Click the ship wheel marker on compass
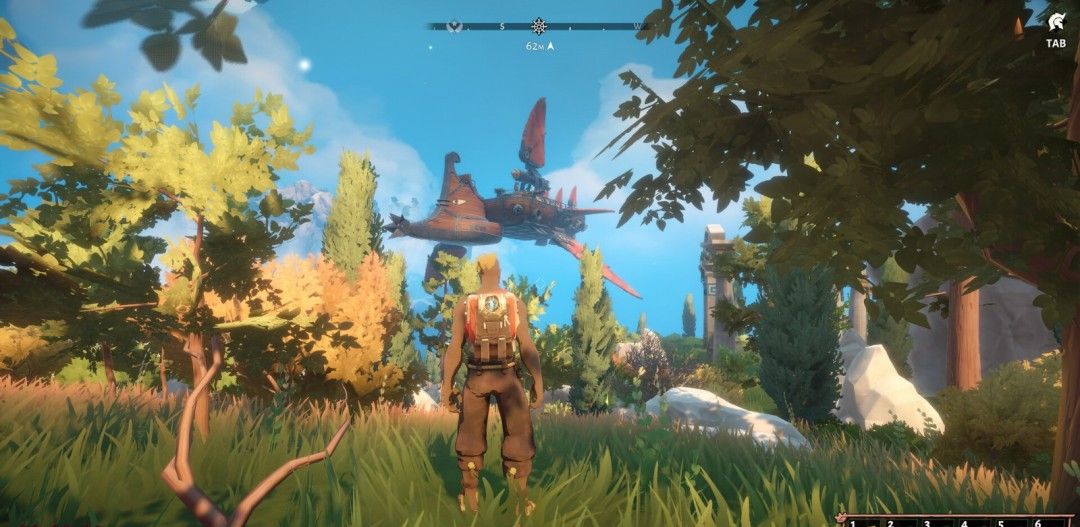This screenshot has width=1080, height=527. click(539, 26)
